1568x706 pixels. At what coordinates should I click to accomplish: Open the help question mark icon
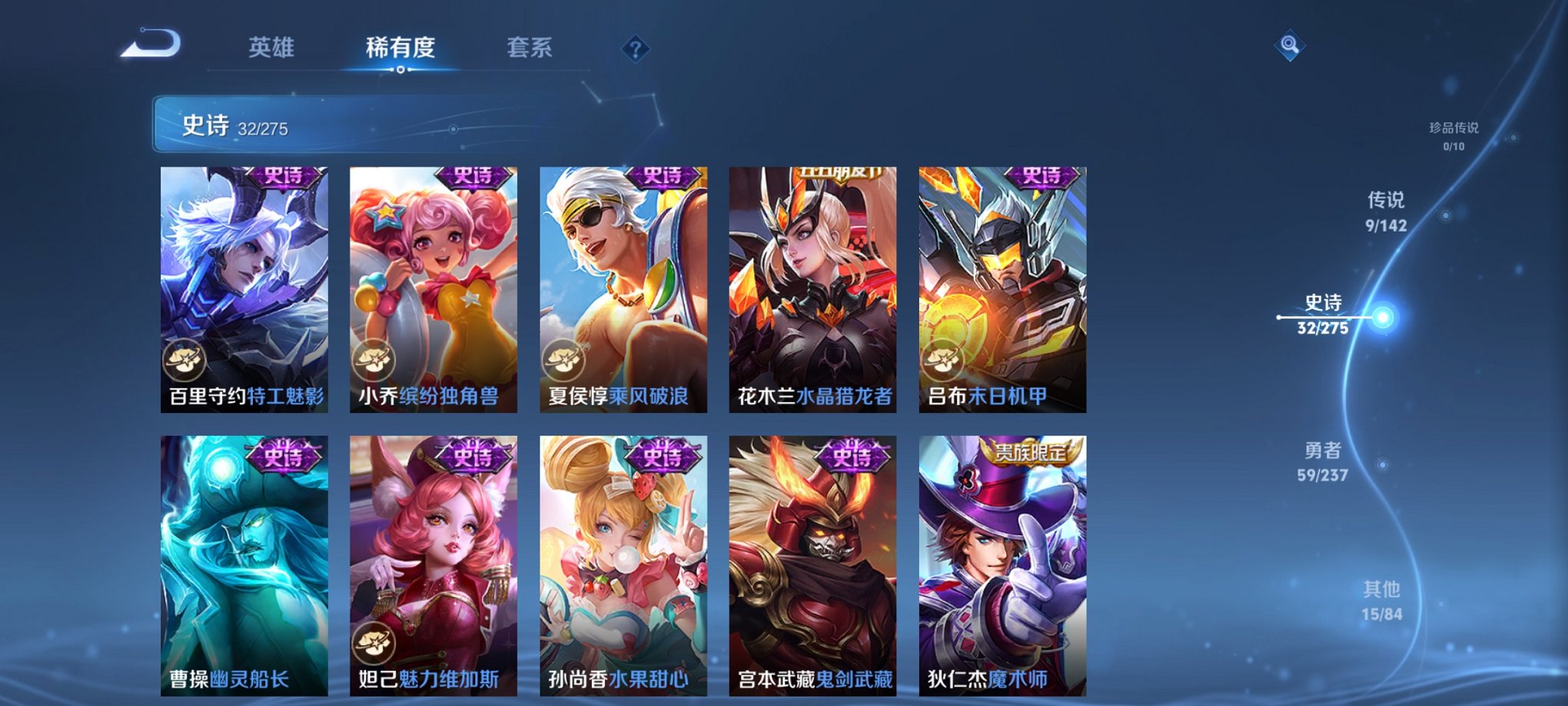tap(635, 48)
